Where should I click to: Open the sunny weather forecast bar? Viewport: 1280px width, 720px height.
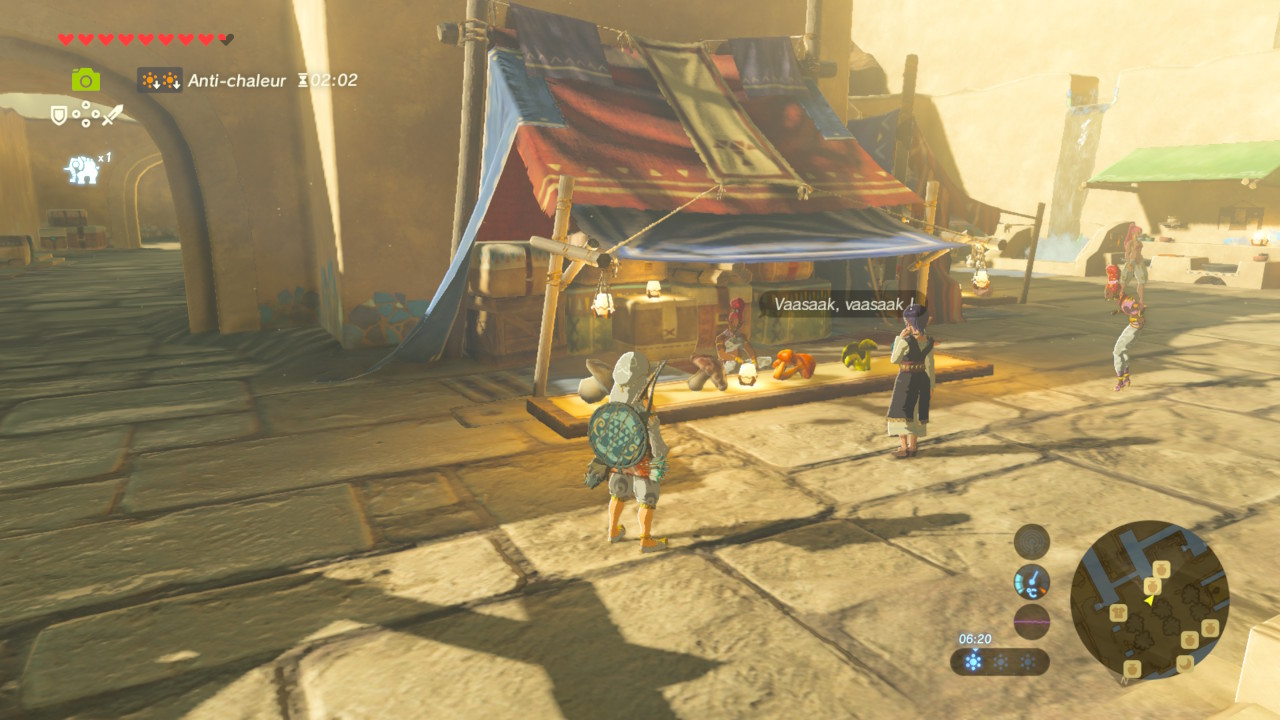click(1000, 662)
